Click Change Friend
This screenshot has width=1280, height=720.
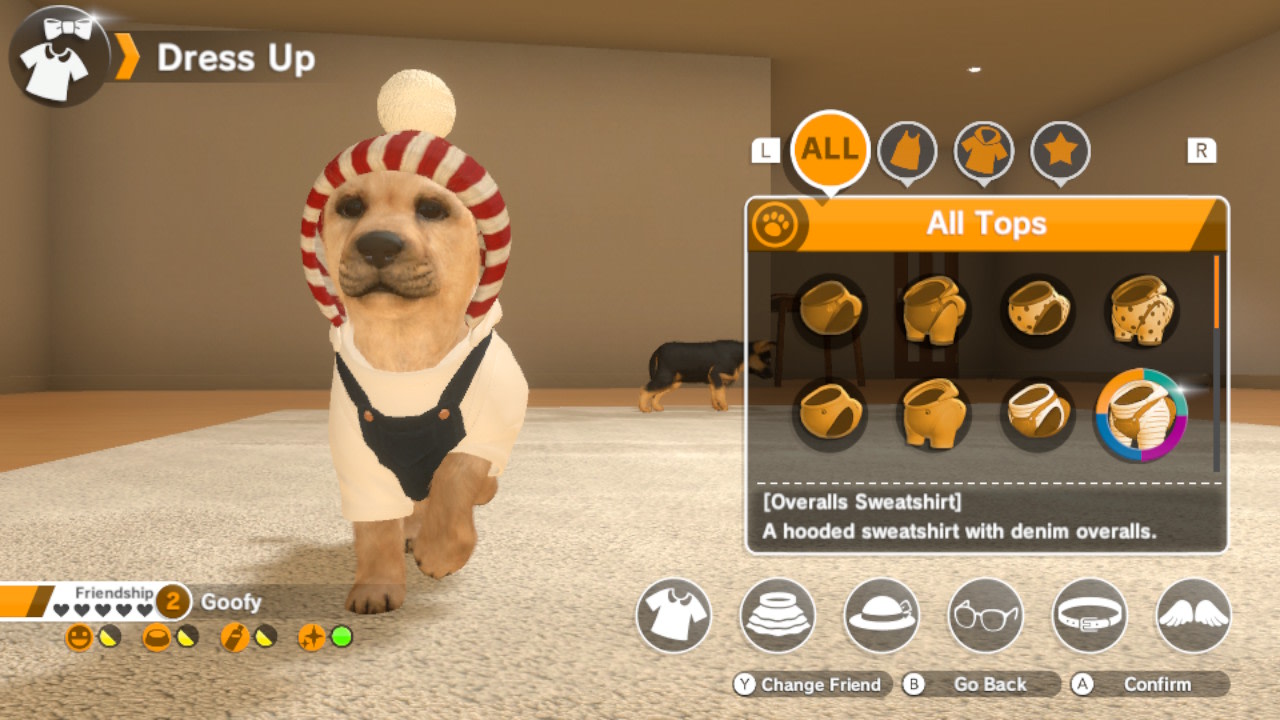tap(813, 685)
